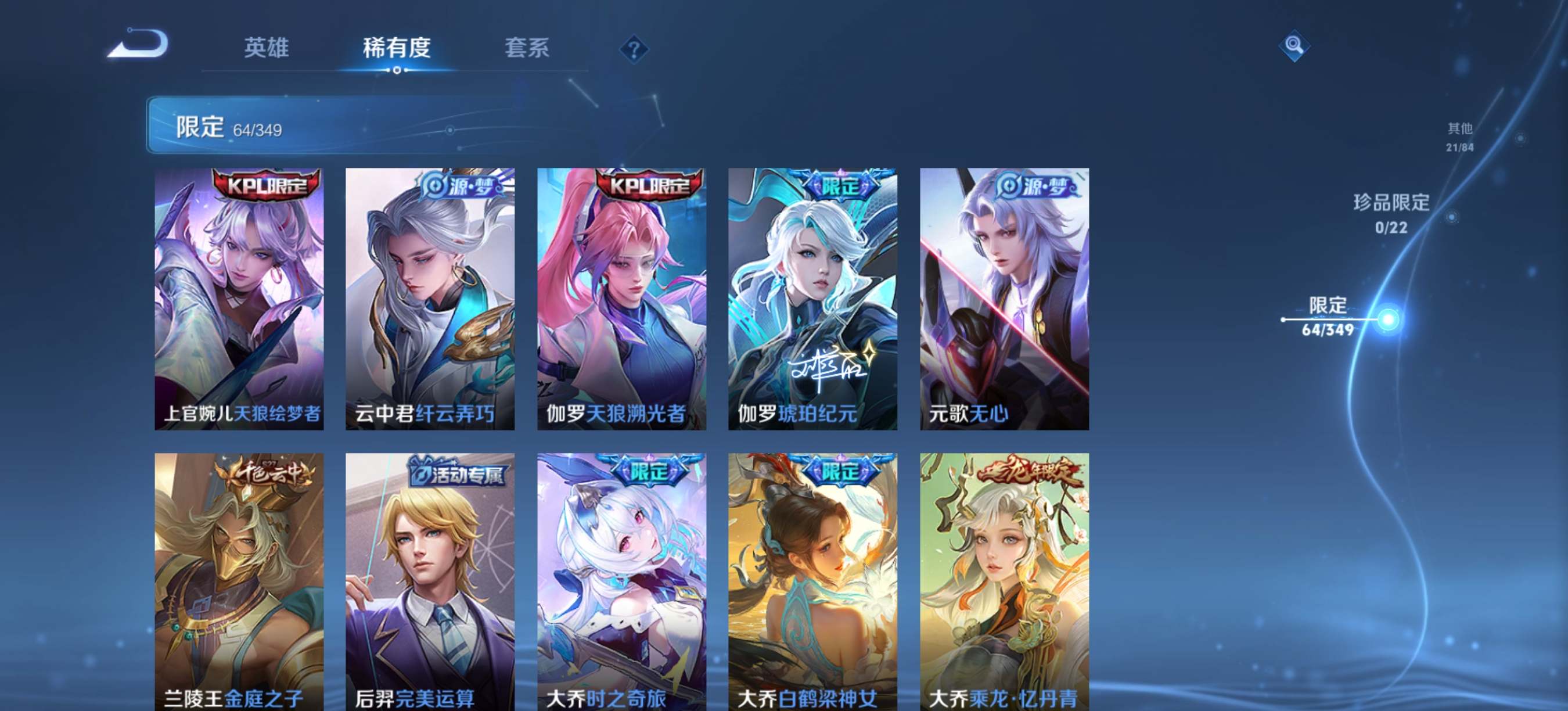Open 大乔 乘龙·忆丹青 skin card
Screen dimensions: 1568x711
click(x=1004, y=581)
